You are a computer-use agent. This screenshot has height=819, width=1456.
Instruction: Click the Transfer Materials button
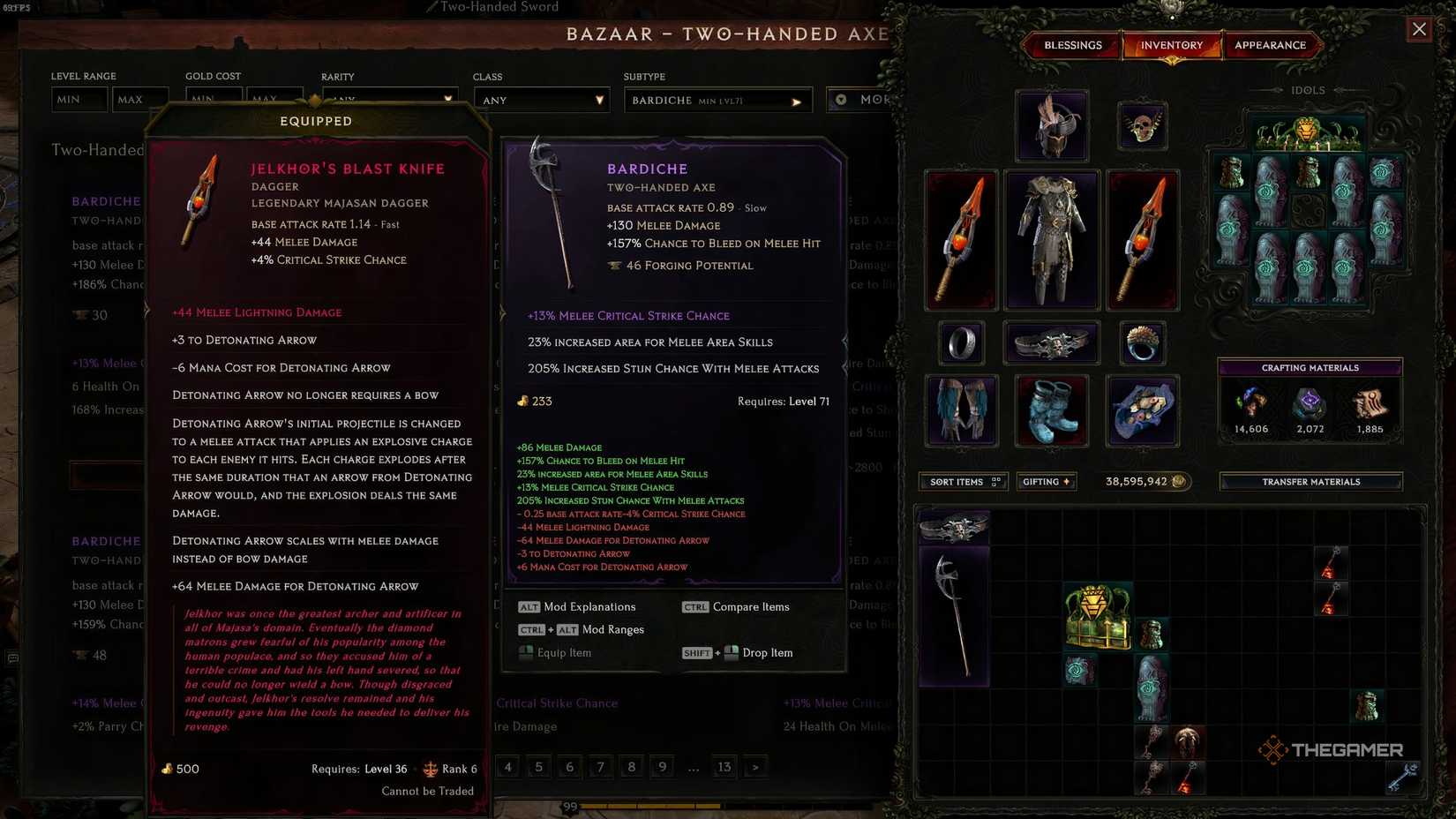tap(1310, 481)
